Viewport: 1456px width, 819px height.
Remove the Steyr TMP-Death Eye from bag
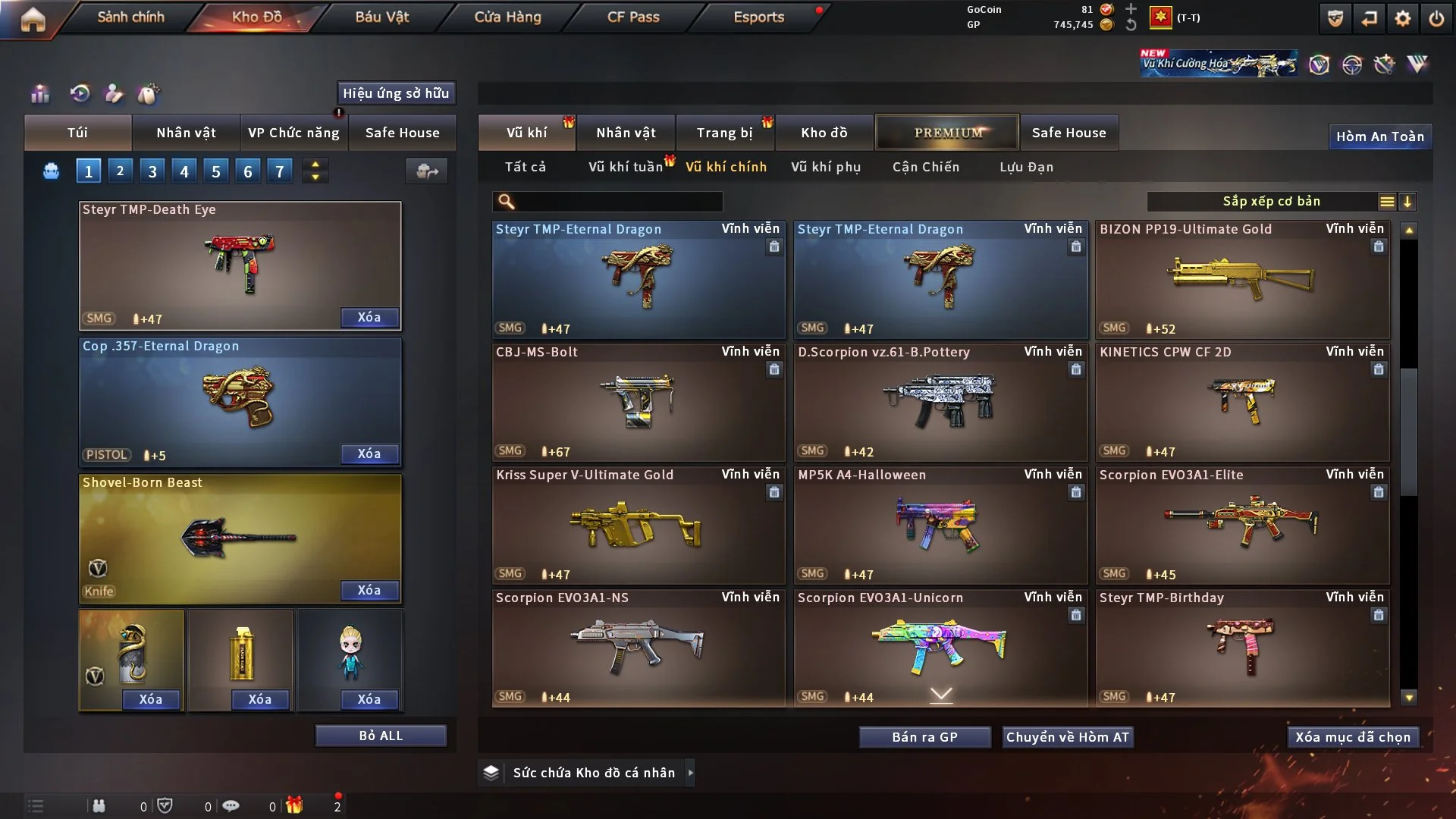369,317
